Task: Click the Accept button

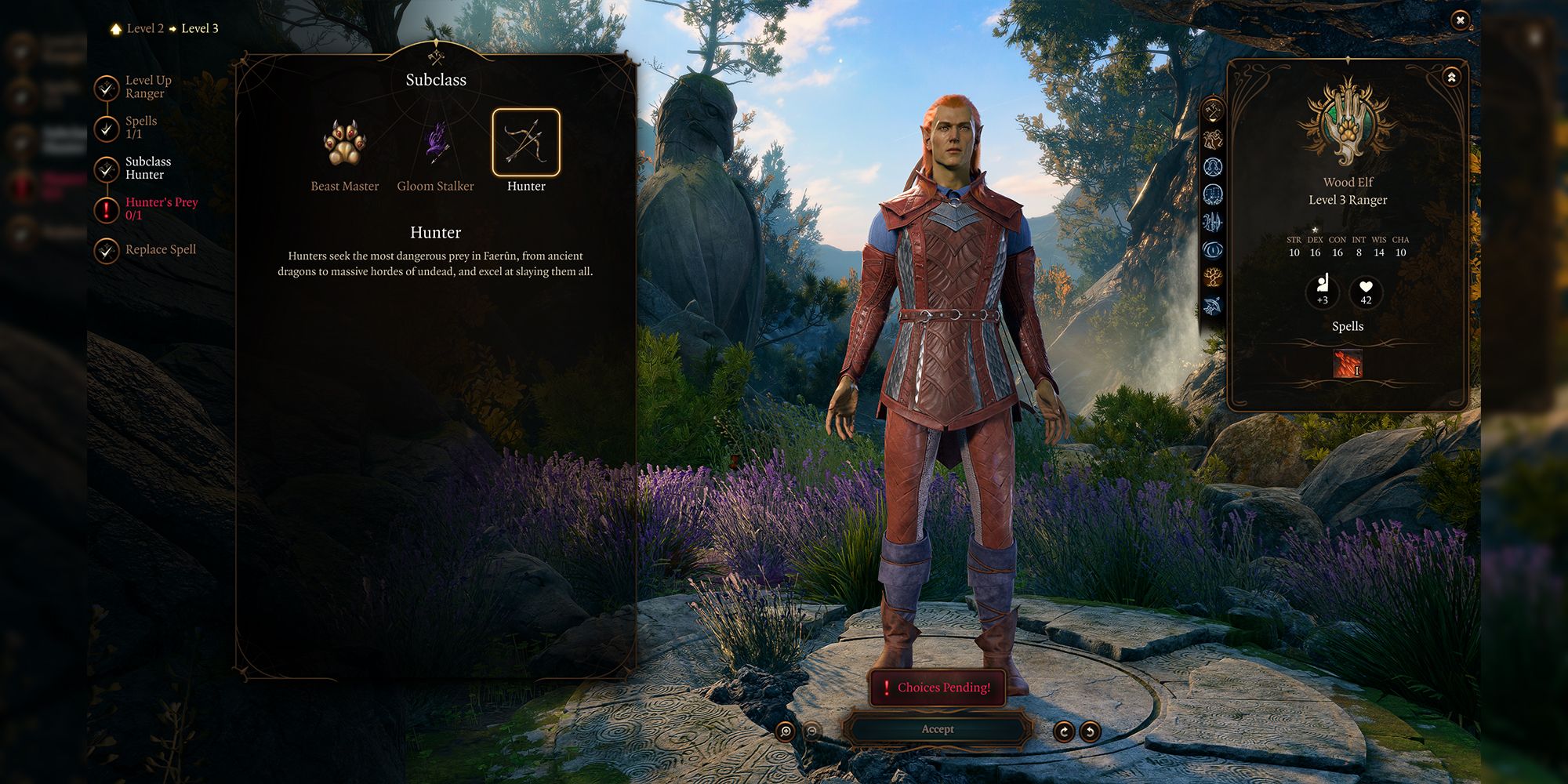Action: (941, 730)
